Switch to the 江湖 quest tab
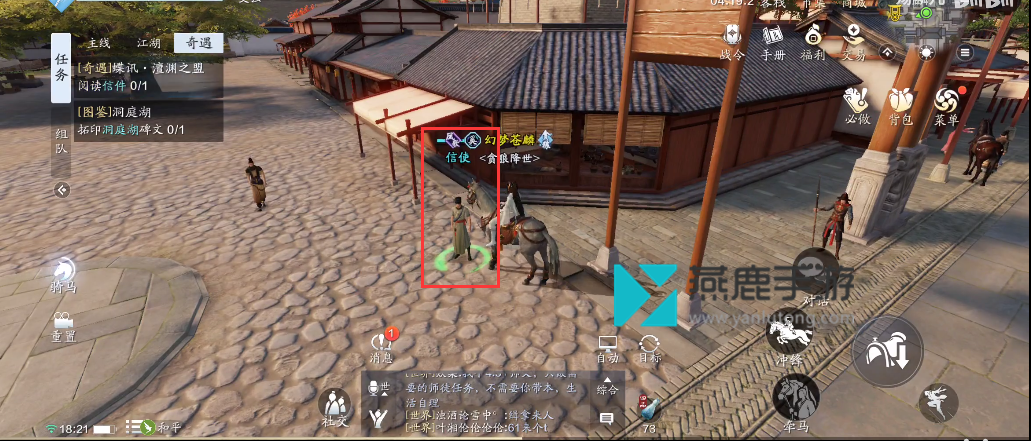Viewport: 1031px width, 441px height. [x=148, y=43]
